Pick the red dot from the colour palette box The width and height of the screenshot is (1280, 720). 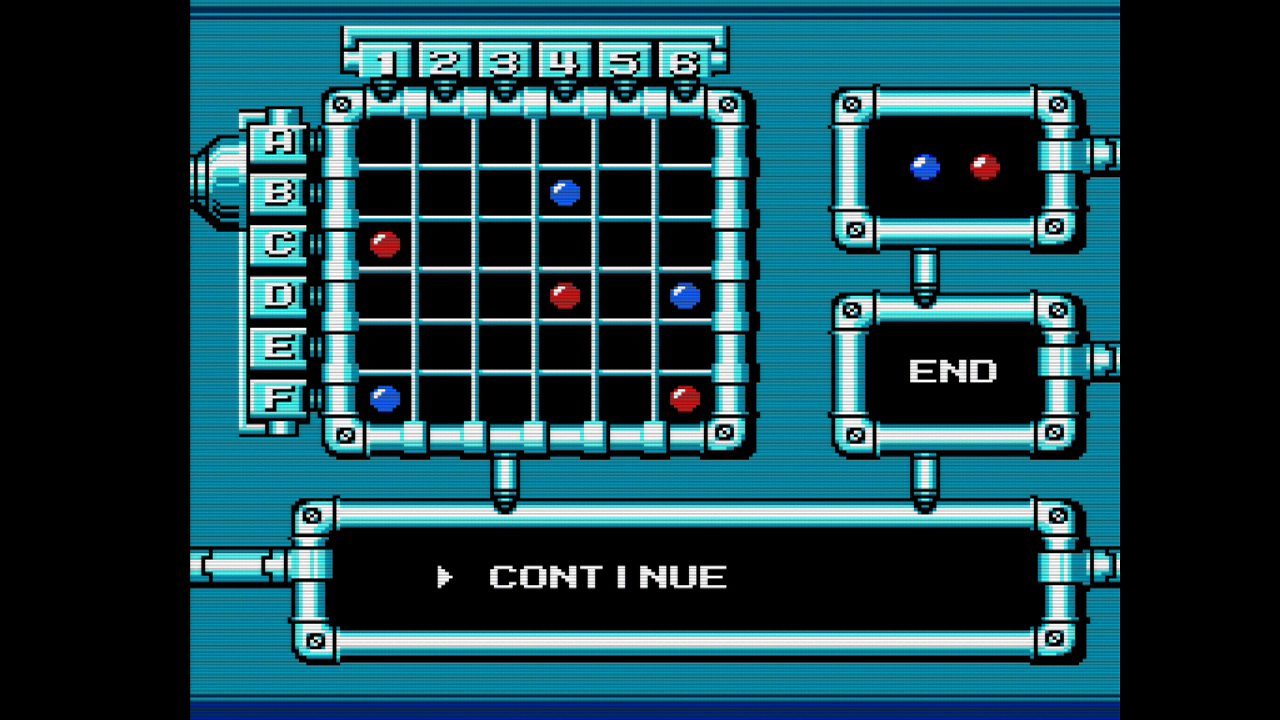point(985,167)
